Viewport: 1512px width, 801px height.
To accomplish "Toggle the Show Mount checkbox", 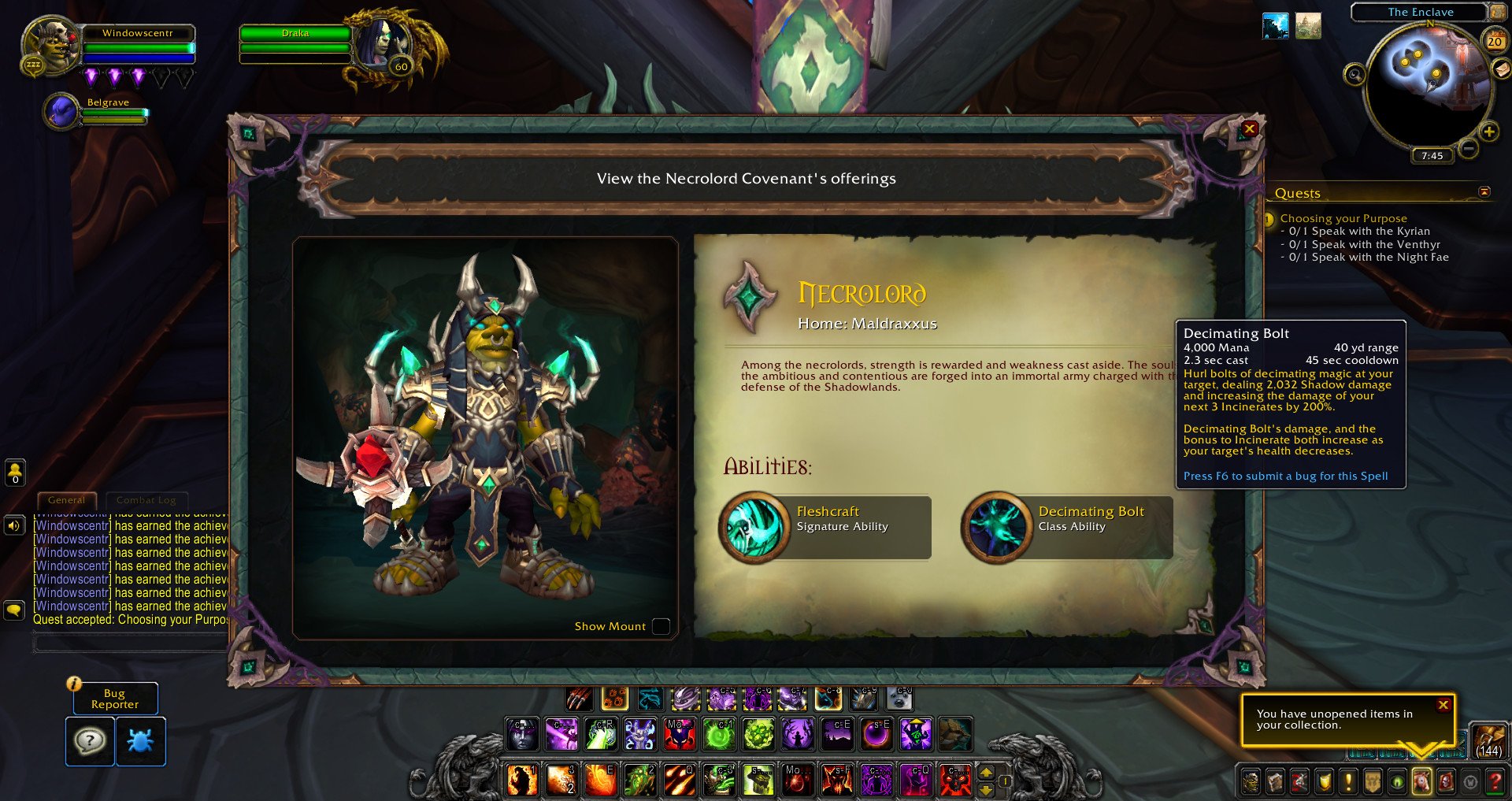I will tap(661, 627).
